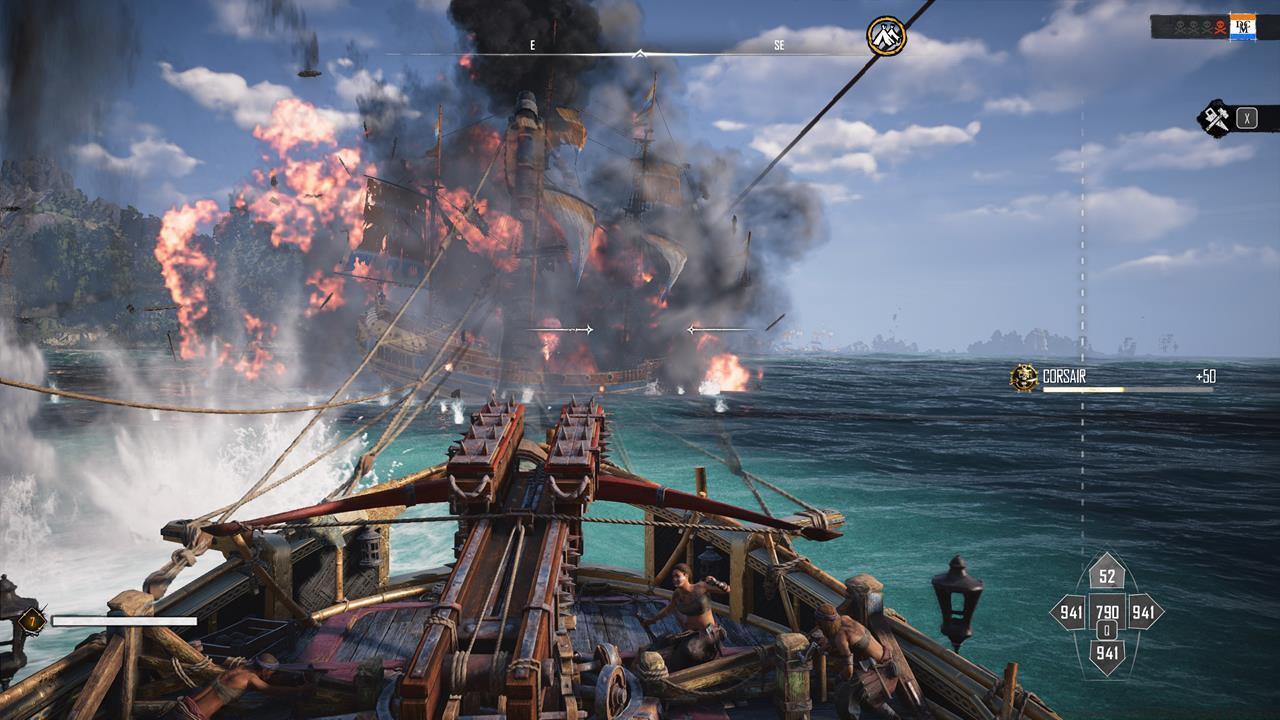1280x720 pixels.
Task: Select the Corsair infamy medallion emblem
Action: coord(1024,375)
